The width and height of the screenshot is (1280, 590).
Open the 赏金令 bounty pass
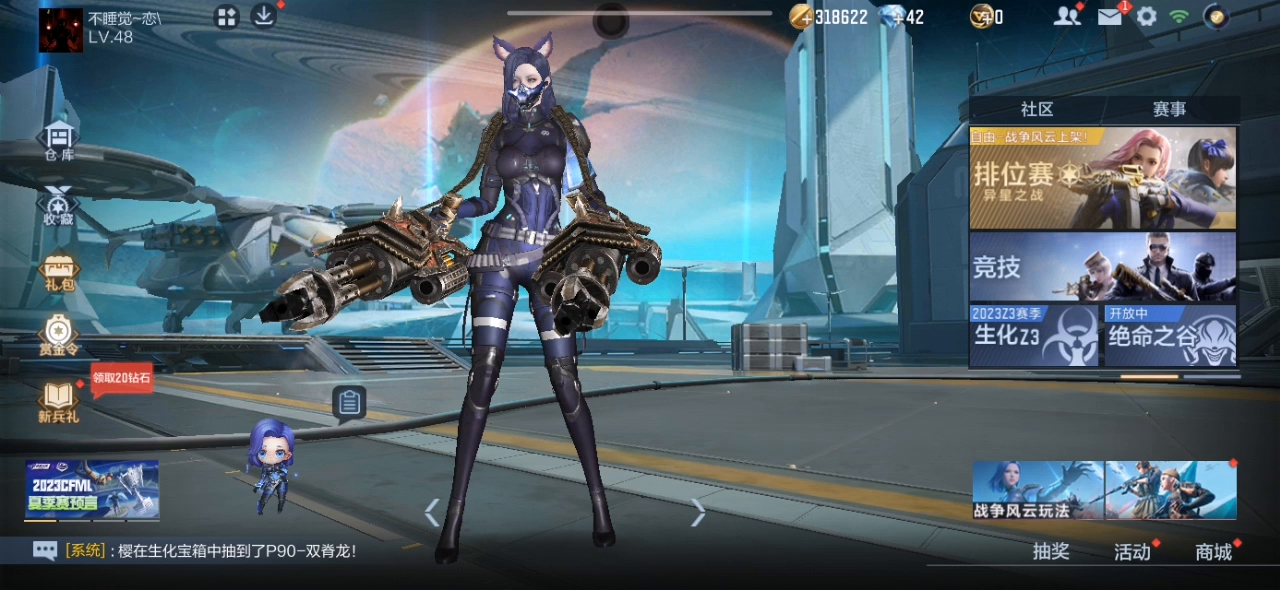click(x=59, y=337)
